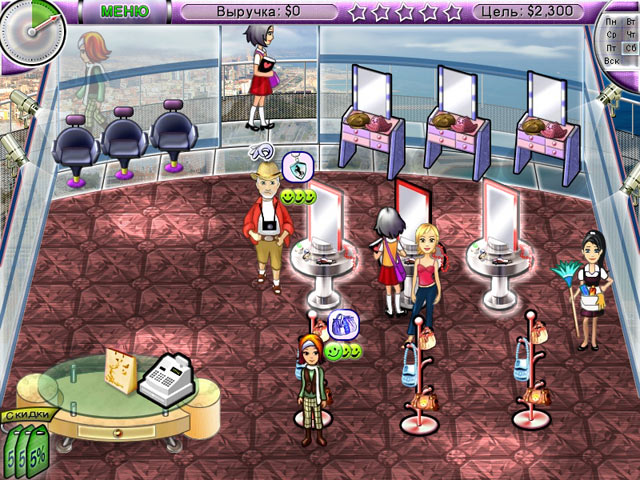Select the request bubble above the cowboy customer

pos(296,168)
